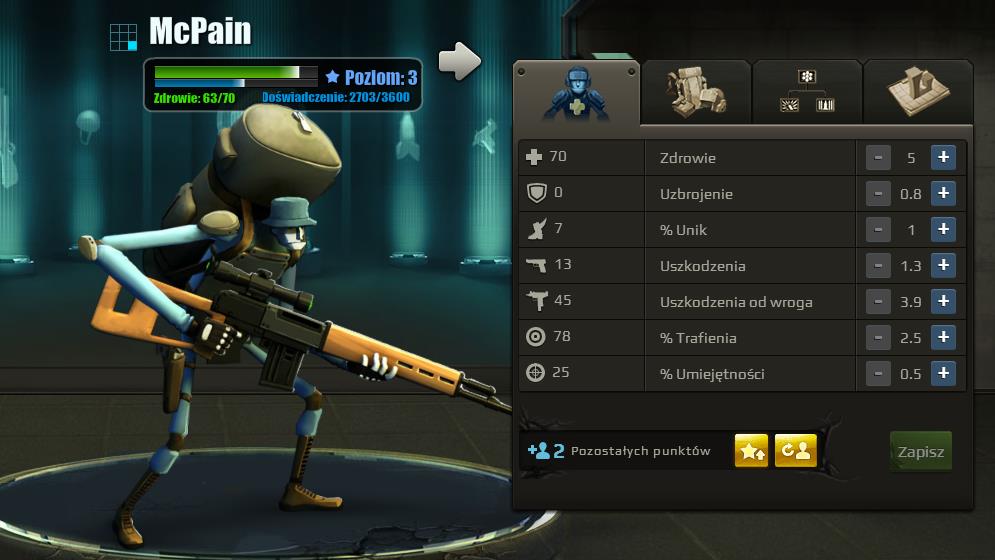Switch to the backpack equipment tab
The image size is (995, 560).
[x=696, y=92]
